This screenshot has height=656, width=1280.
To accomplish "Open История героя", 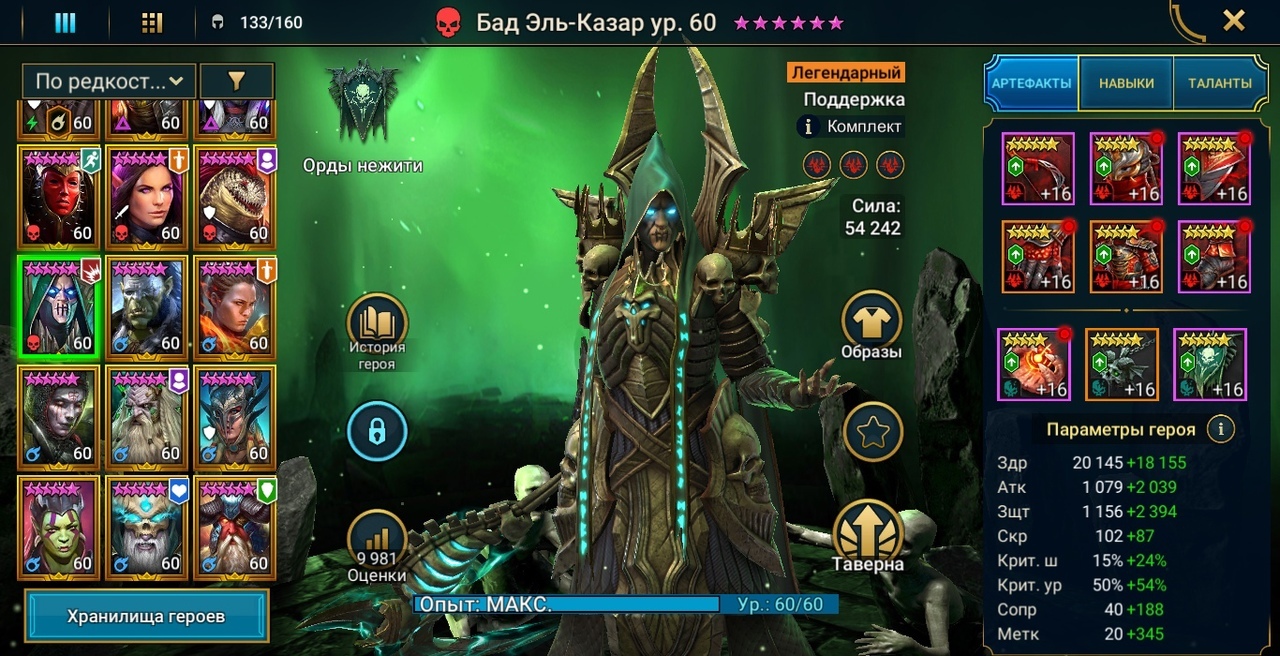I will pos(377,332).
